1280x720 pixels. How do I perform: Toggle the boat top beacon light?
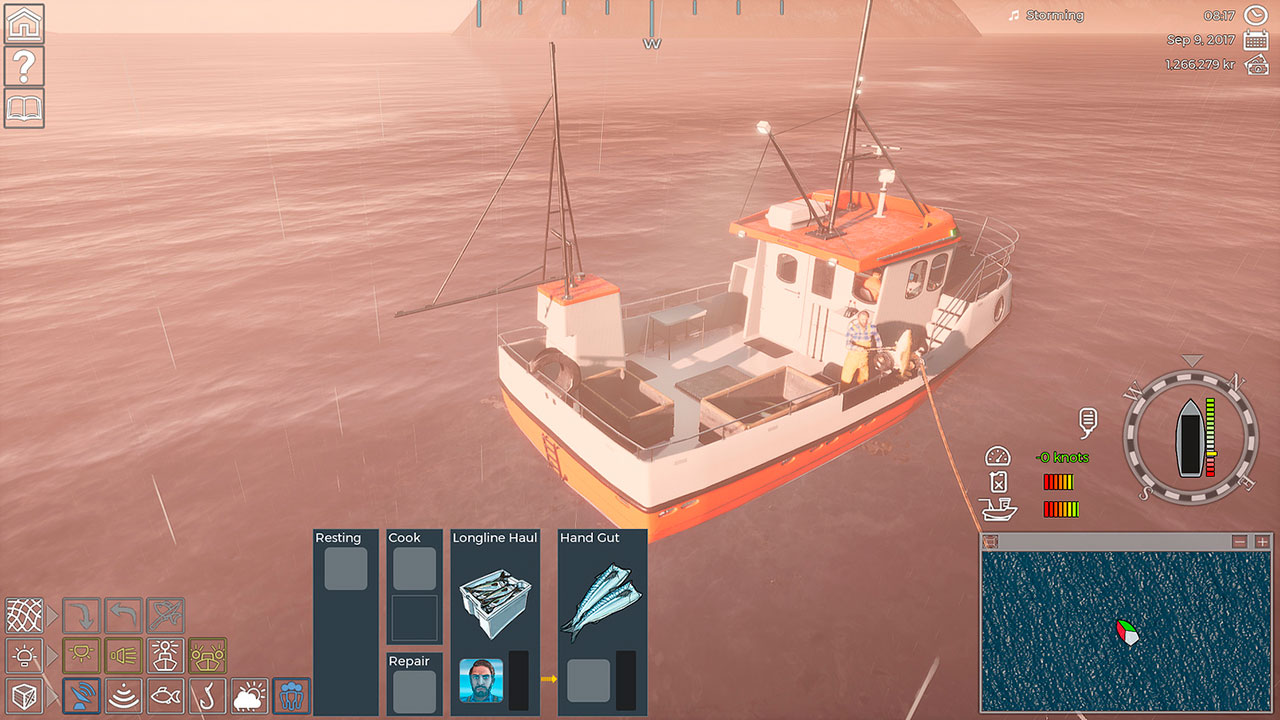pyautogui.click(x=166, y=655)
